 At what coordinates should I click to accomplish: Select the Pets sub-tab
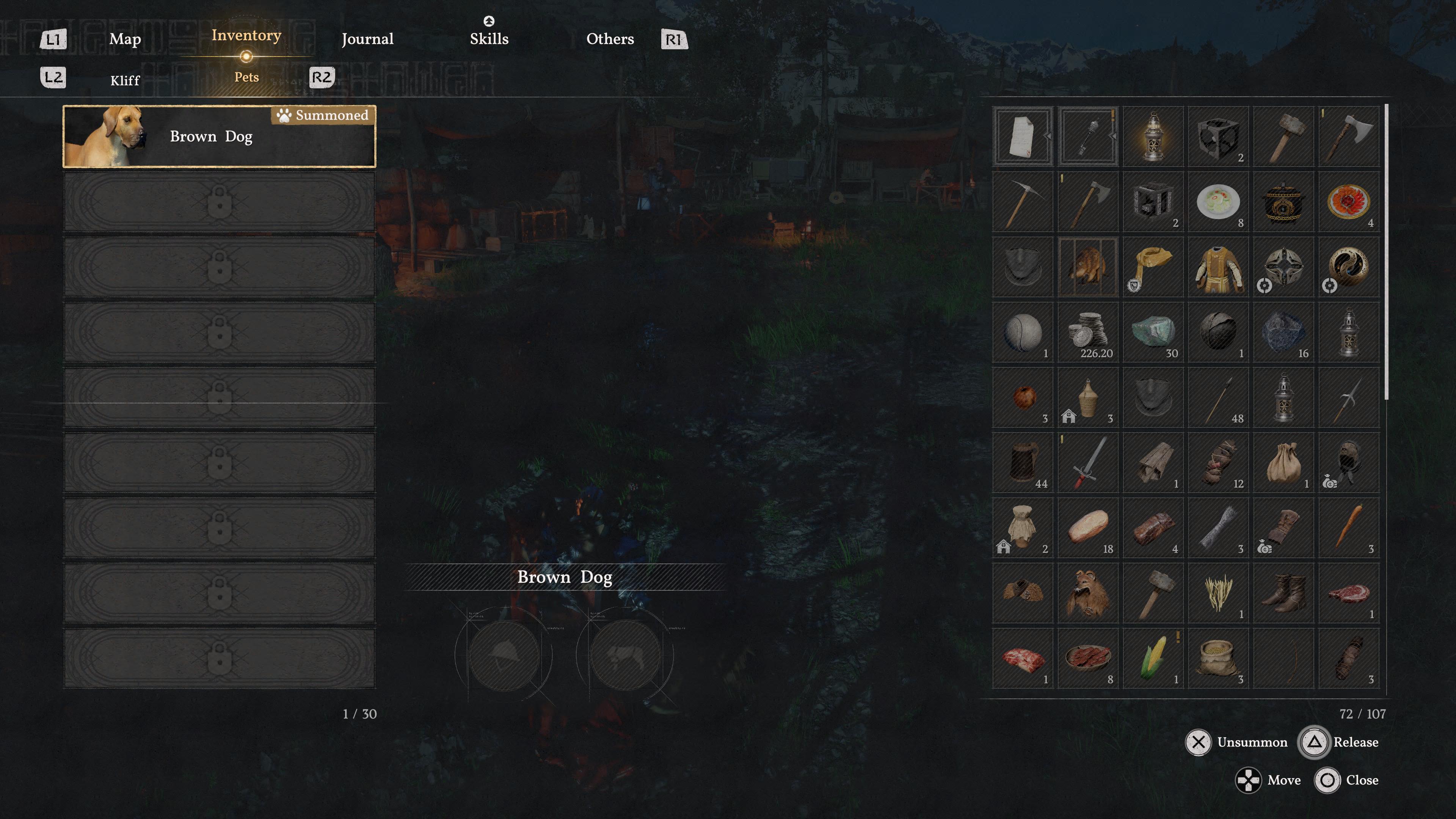[x=246, y=77]
